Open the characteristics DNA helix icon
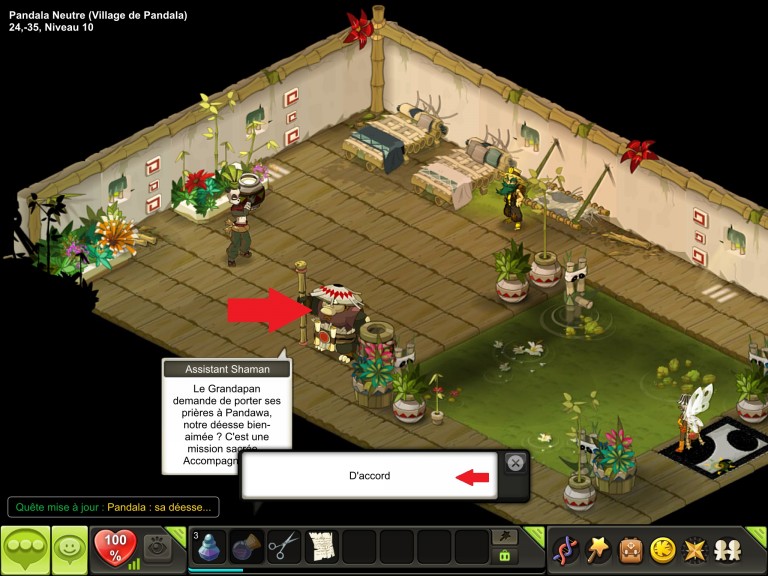 pos(566,549)
